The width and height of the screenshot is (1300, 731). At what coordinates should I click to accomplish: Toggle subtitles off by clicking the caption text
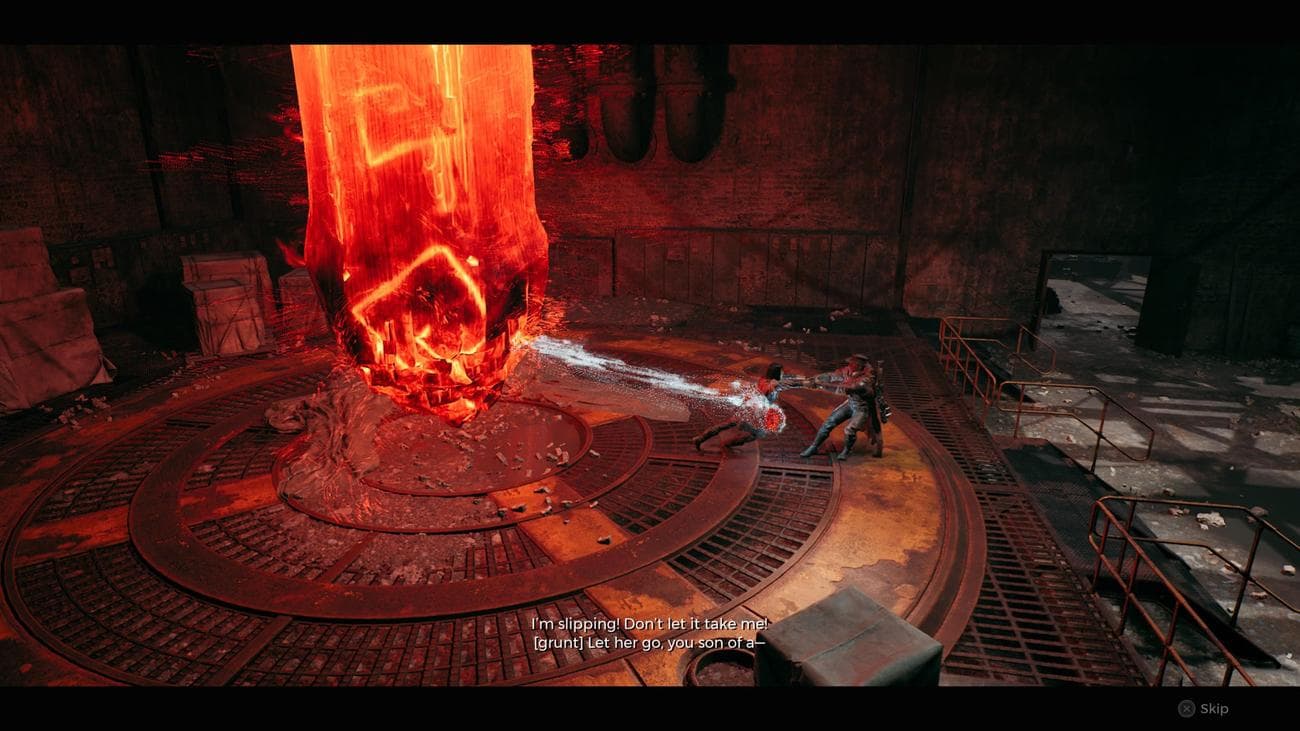click(650, 632)
